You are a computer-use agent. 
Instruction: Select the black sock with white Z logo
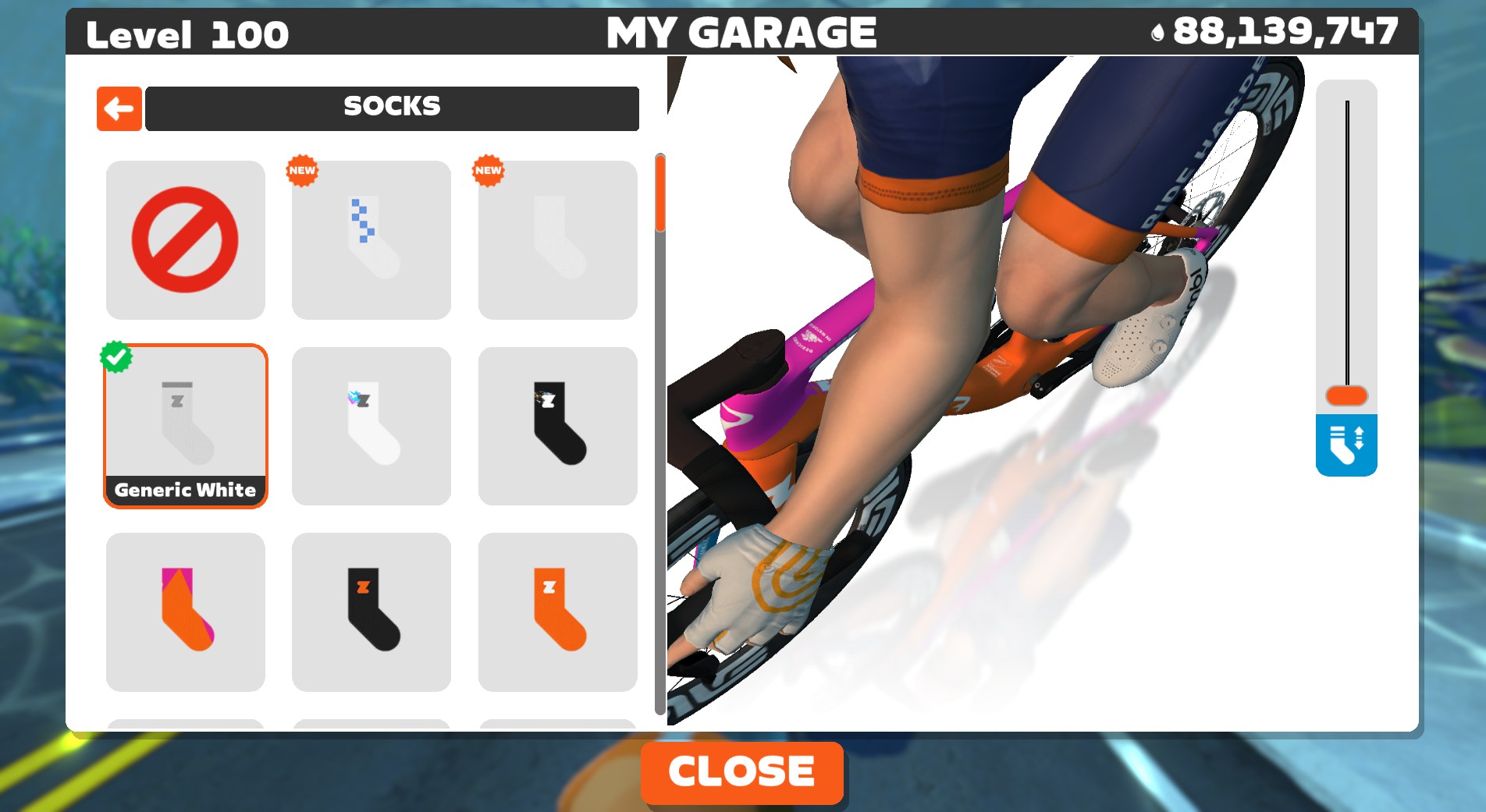(x=557, y=426)
